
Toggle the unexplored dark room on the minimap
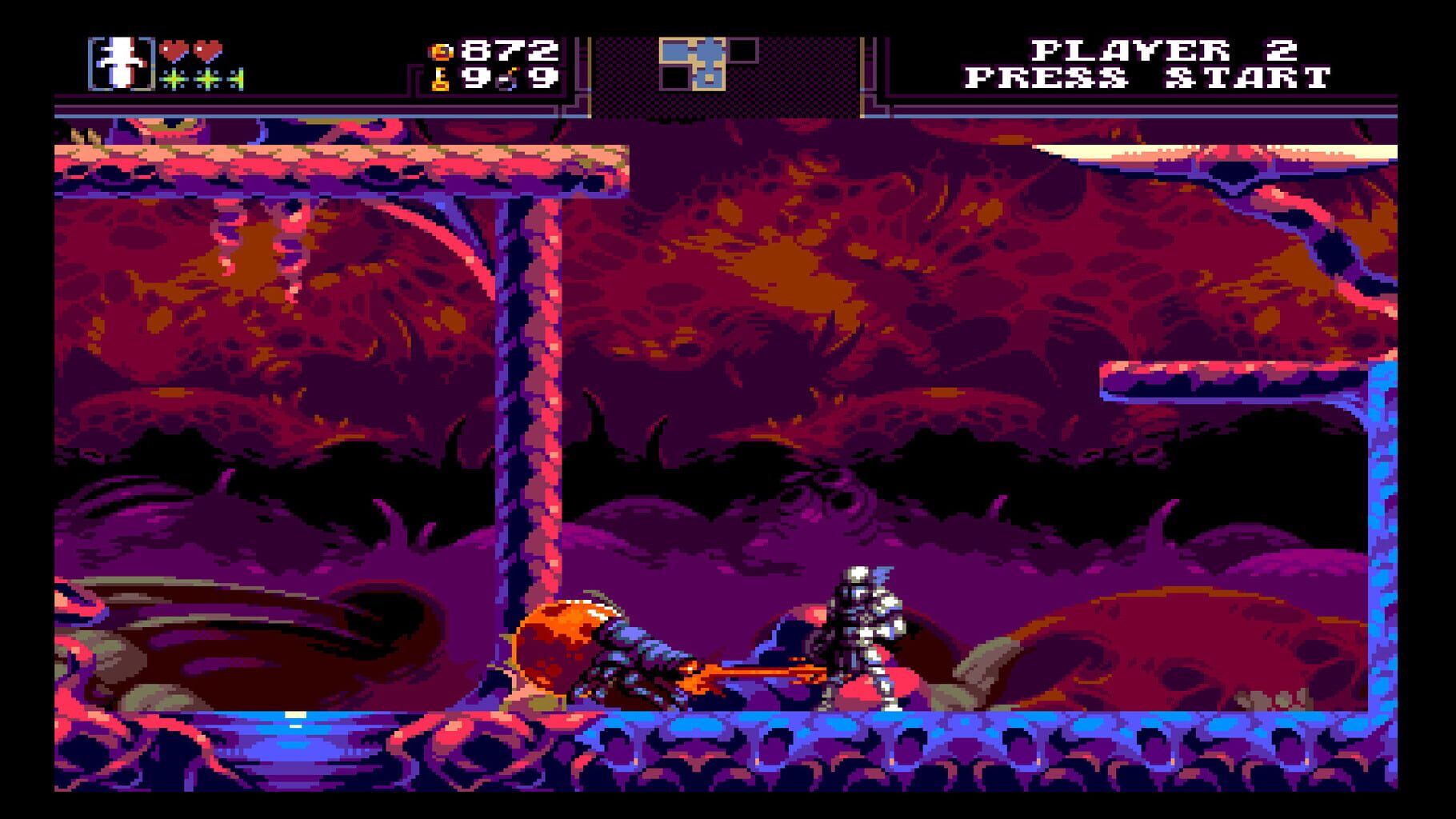coord(744,50)
